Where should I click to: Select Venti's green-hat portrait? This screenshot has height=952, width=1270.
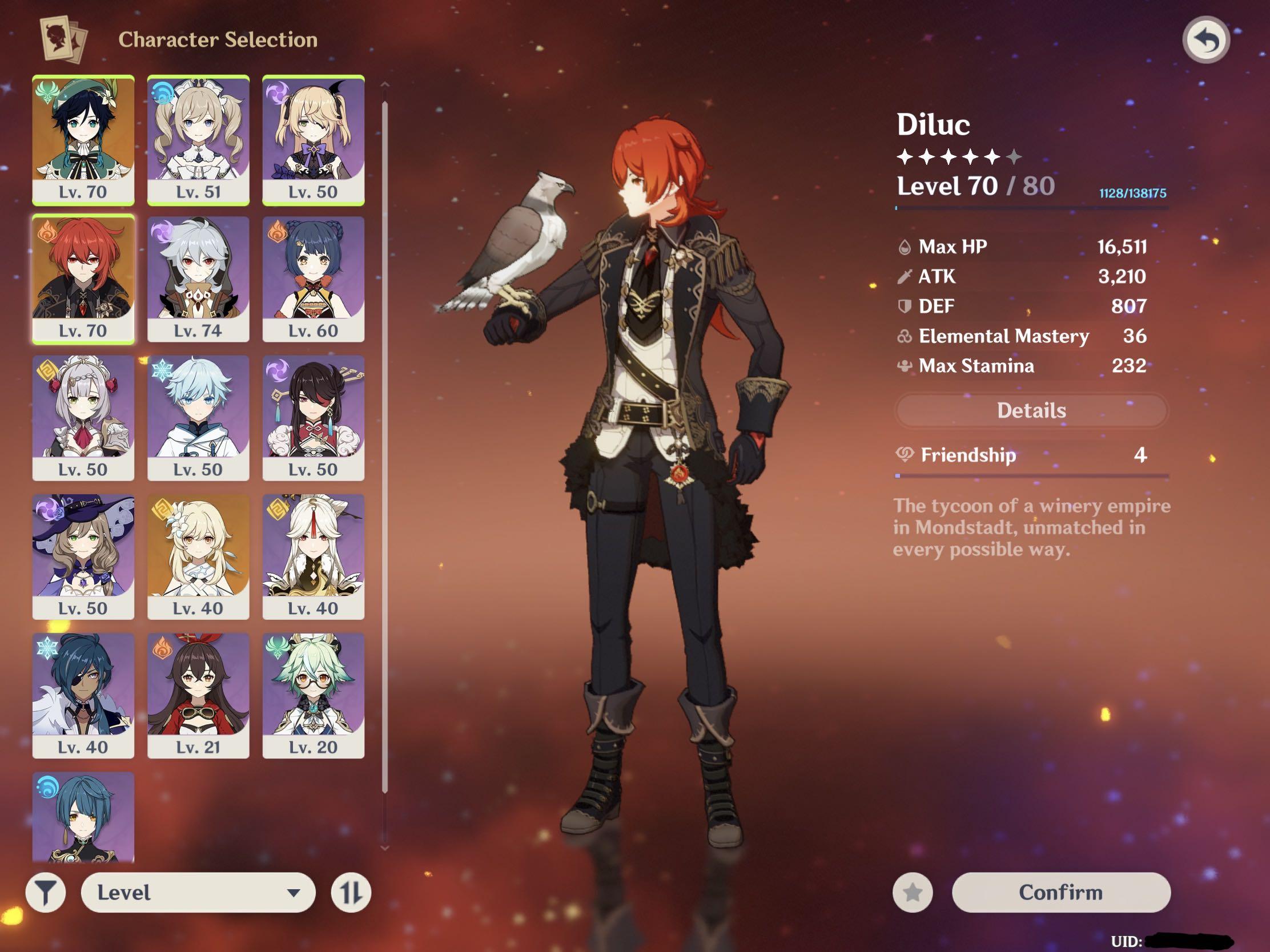(83, 139)
